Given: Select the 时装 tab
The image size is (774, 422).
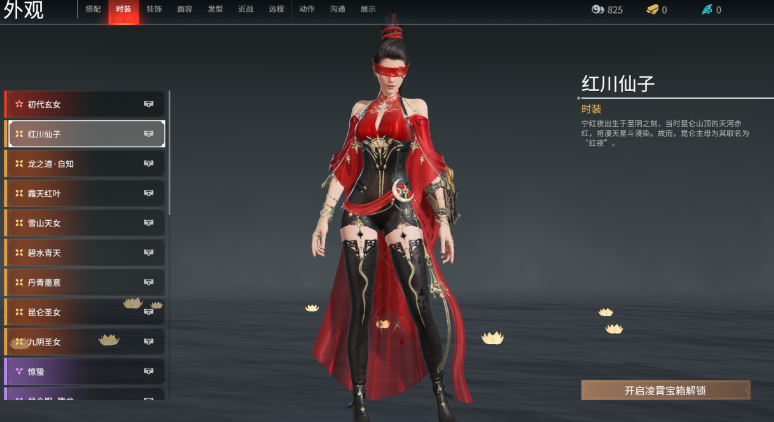Looking at the screenshot, I should (x=123, y=9).
